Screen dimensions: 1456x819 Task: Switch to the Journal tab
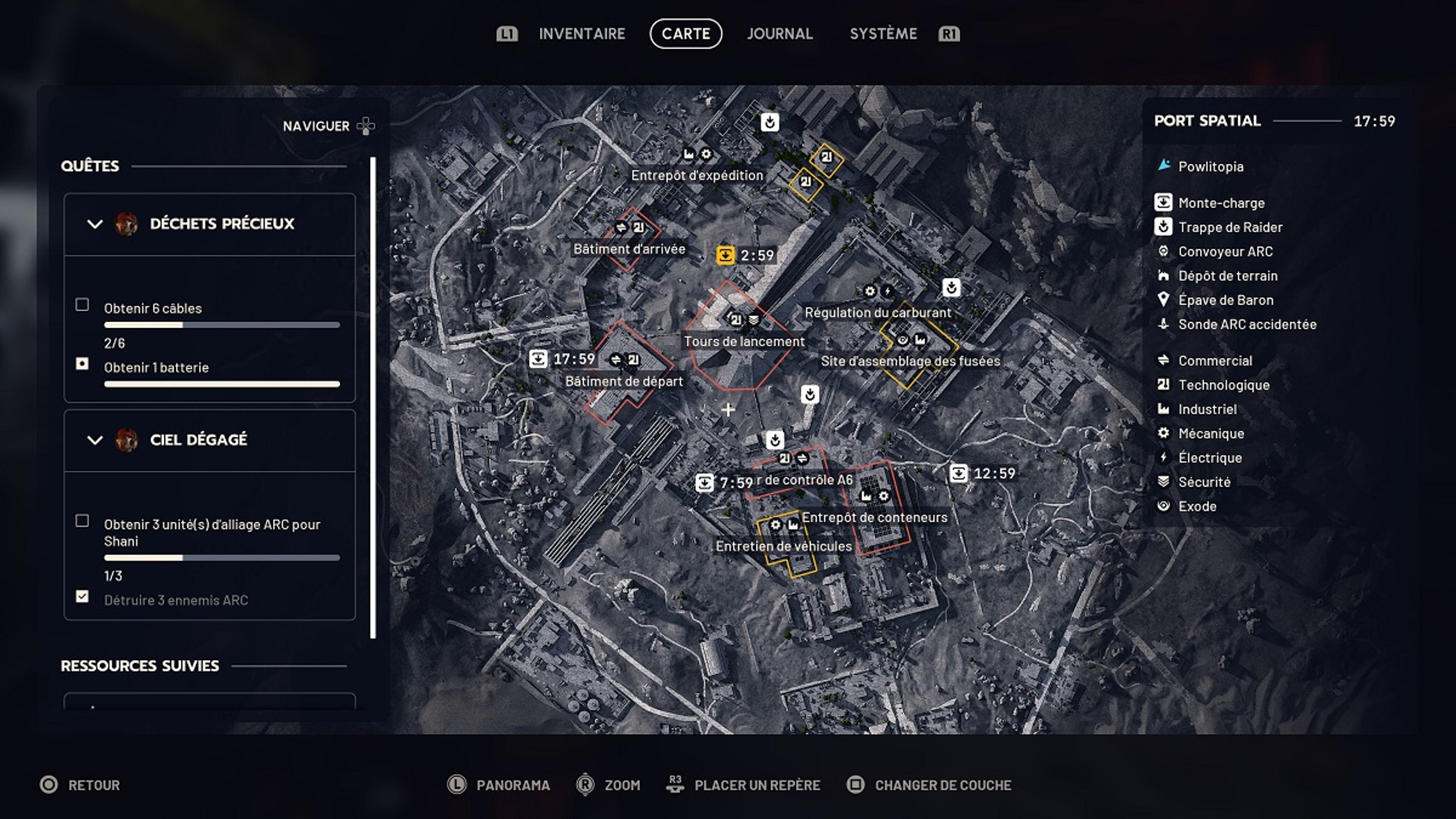pos(780,33)
